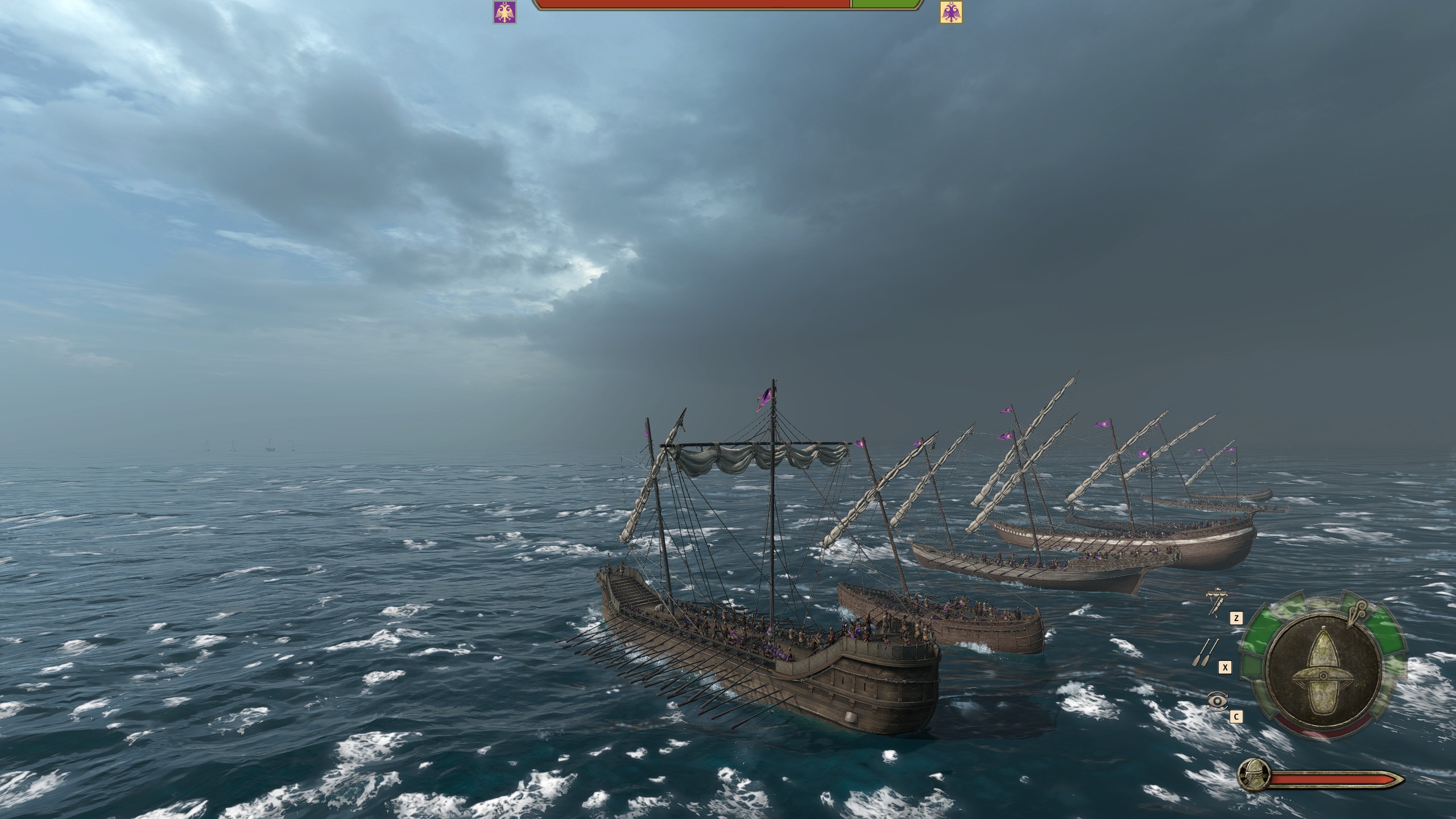Select the purple double-headed eagle faction banner
The image size is (1456, 819).
coord(504,12)
